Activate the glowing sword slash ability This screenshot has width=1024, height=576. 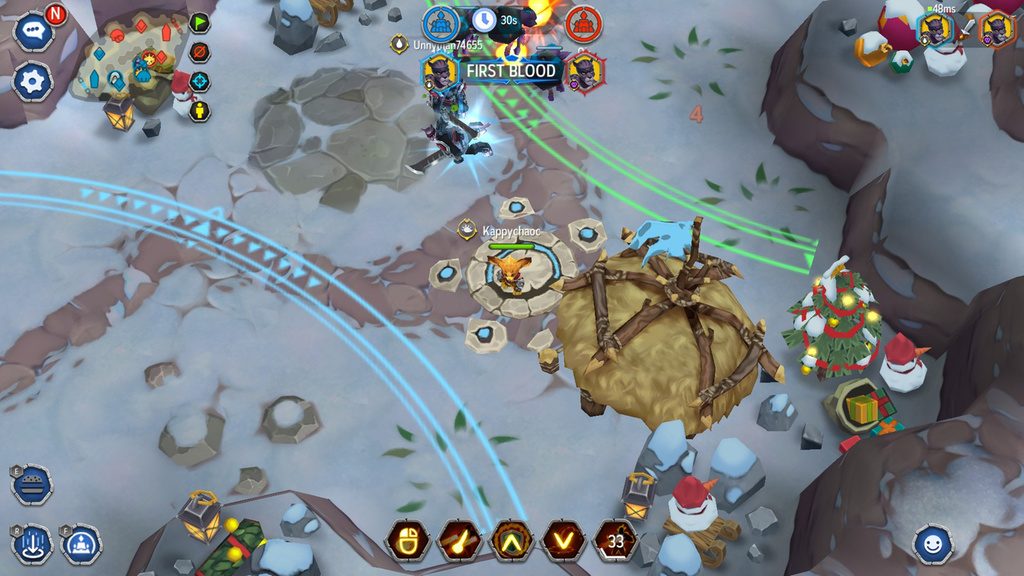pyautogui.click(x=459, y=540)
